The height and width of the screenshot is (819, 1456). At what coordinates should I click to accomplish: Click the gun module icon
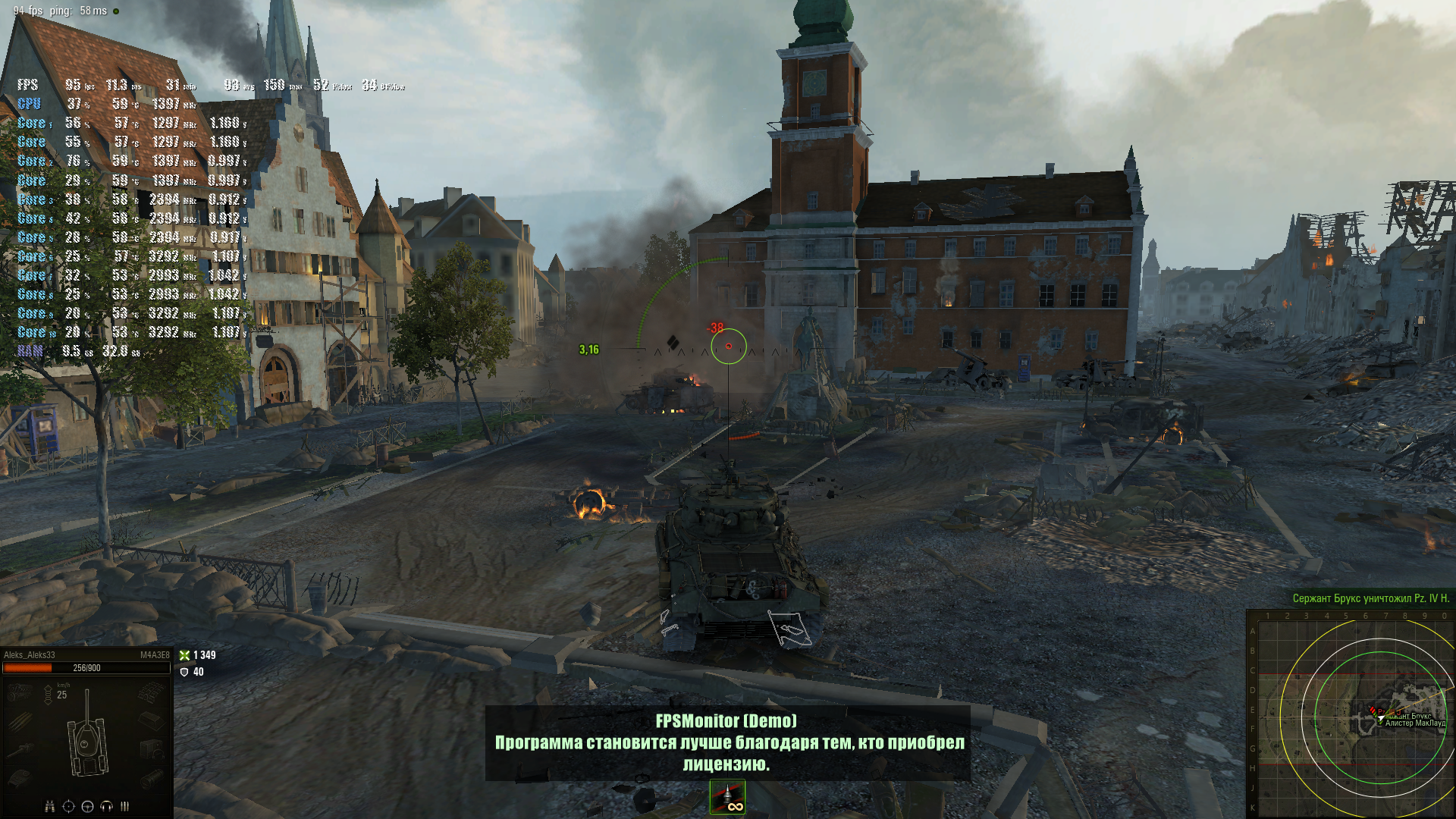(20, 751)
